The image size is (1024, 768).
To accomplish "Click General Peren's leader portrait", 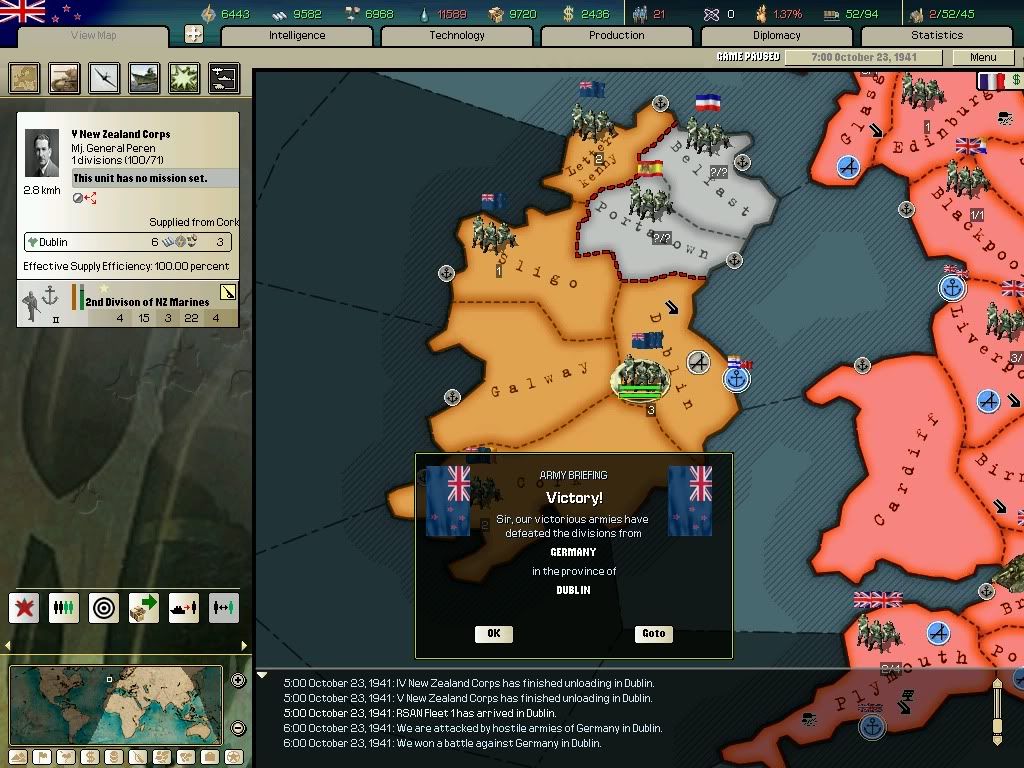I will 42,154.
